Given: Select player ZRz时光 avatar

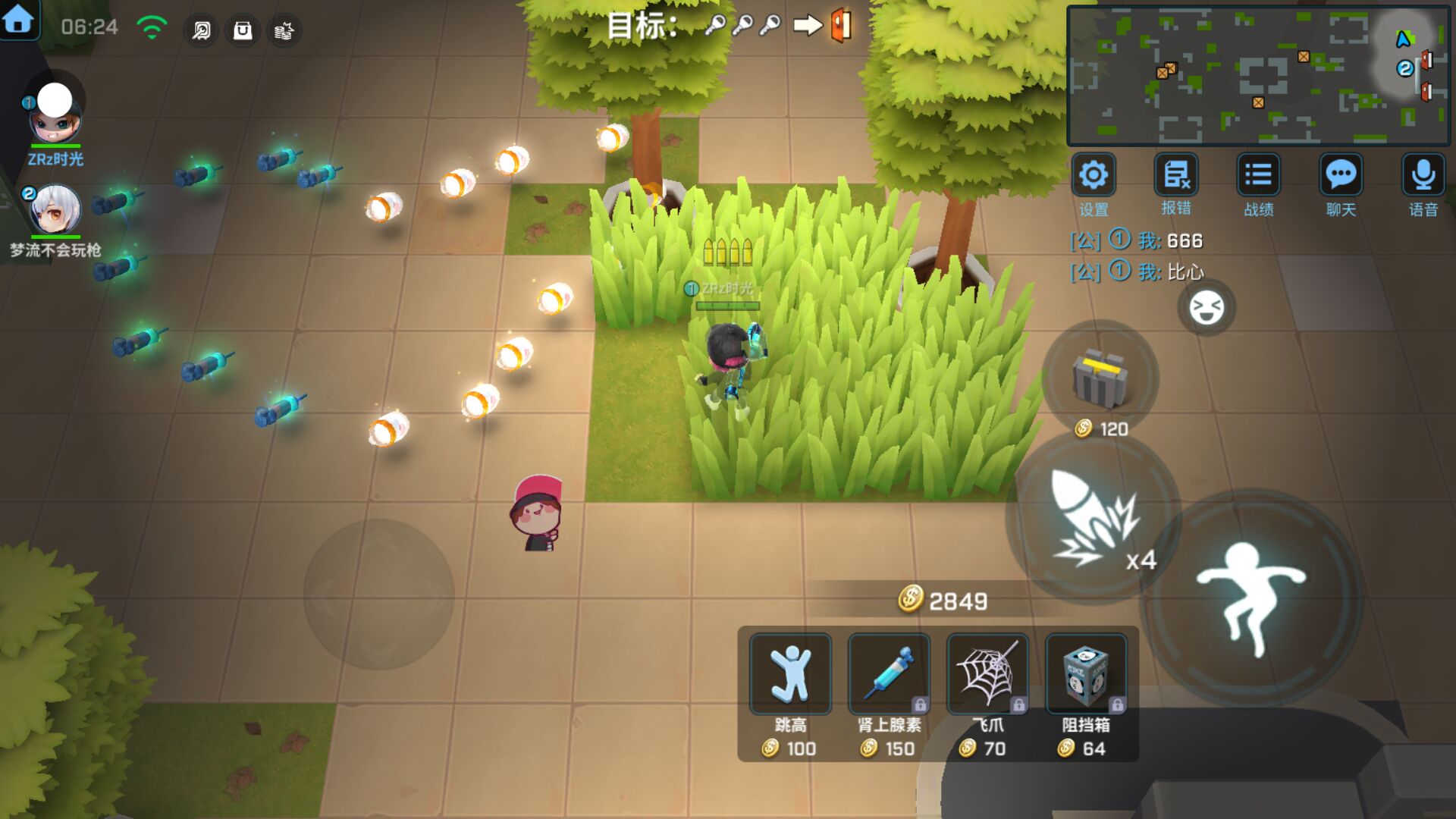Looking at the screenshot, I should (x=55, y=114).
